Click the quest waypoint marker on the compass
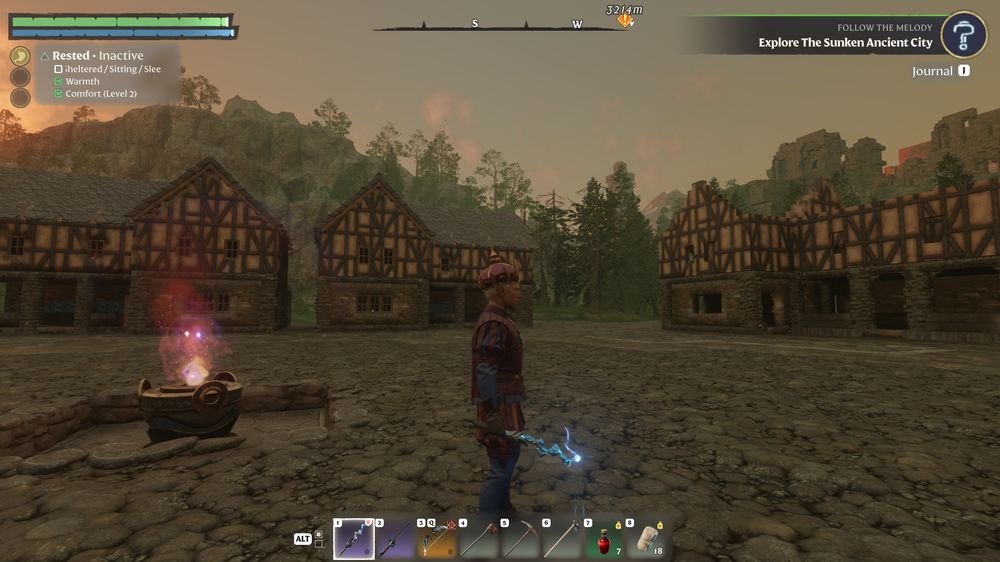Screen dimensions: 1000x562 [x=625, y=20]
